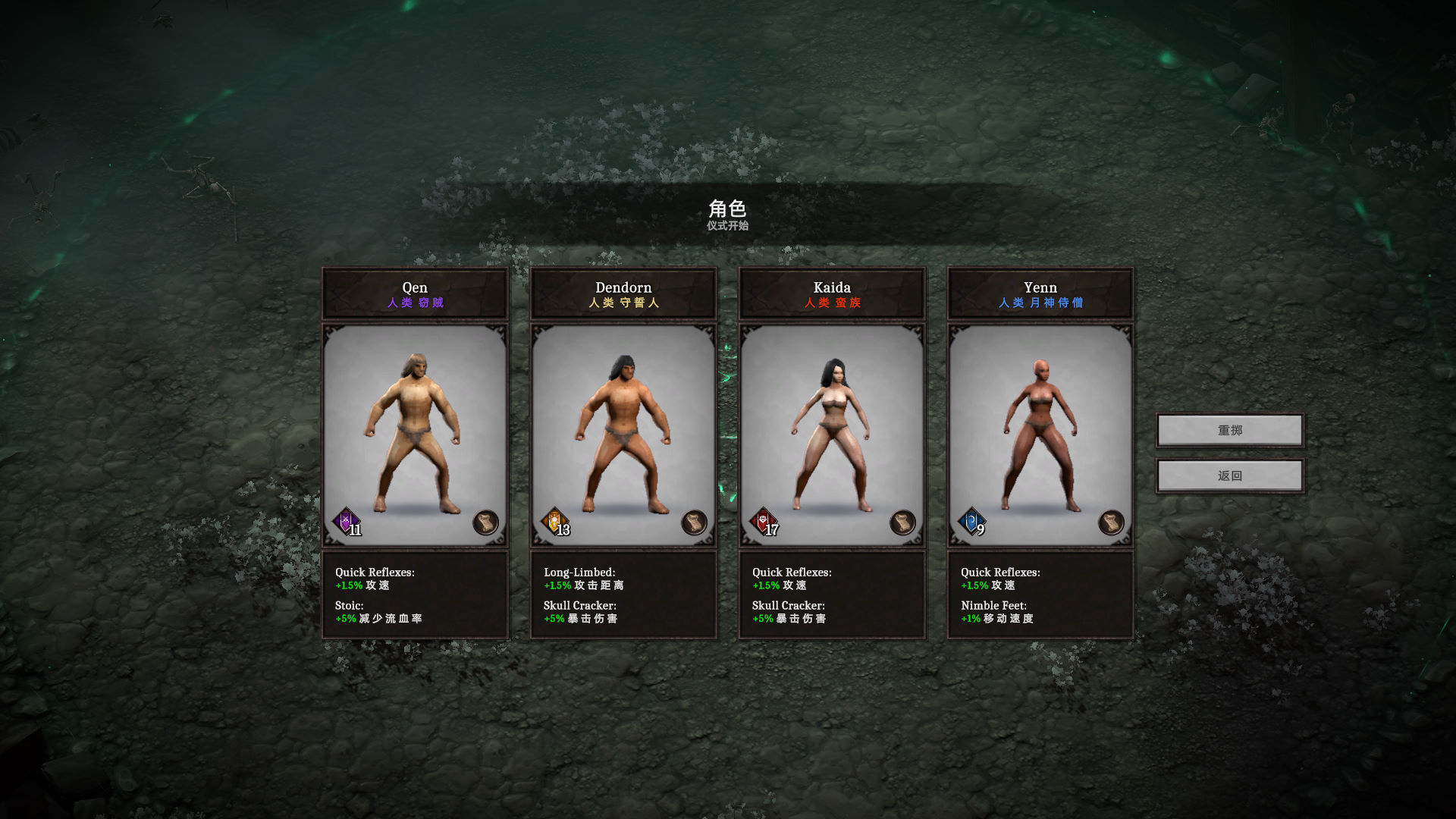Open the scroll icon on Qen's card
1456x819 pixels.
(x=485, y=522)
